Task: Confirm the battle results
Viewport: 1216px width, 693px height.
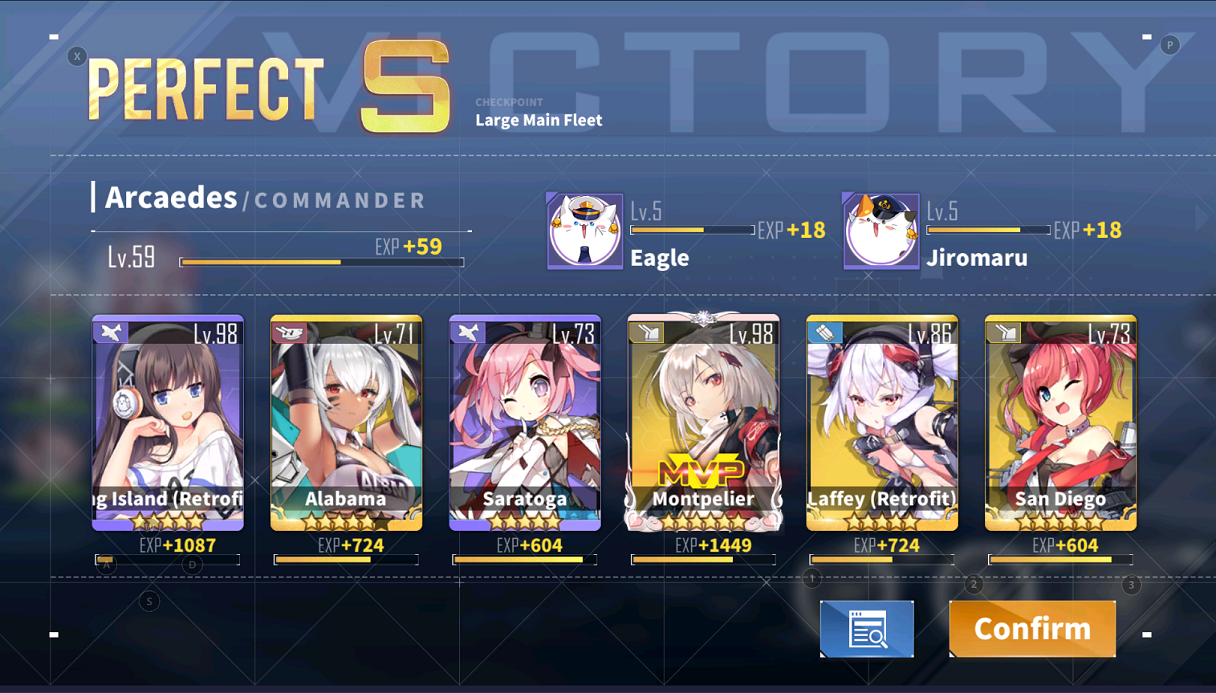Action: pos(1032,629)
